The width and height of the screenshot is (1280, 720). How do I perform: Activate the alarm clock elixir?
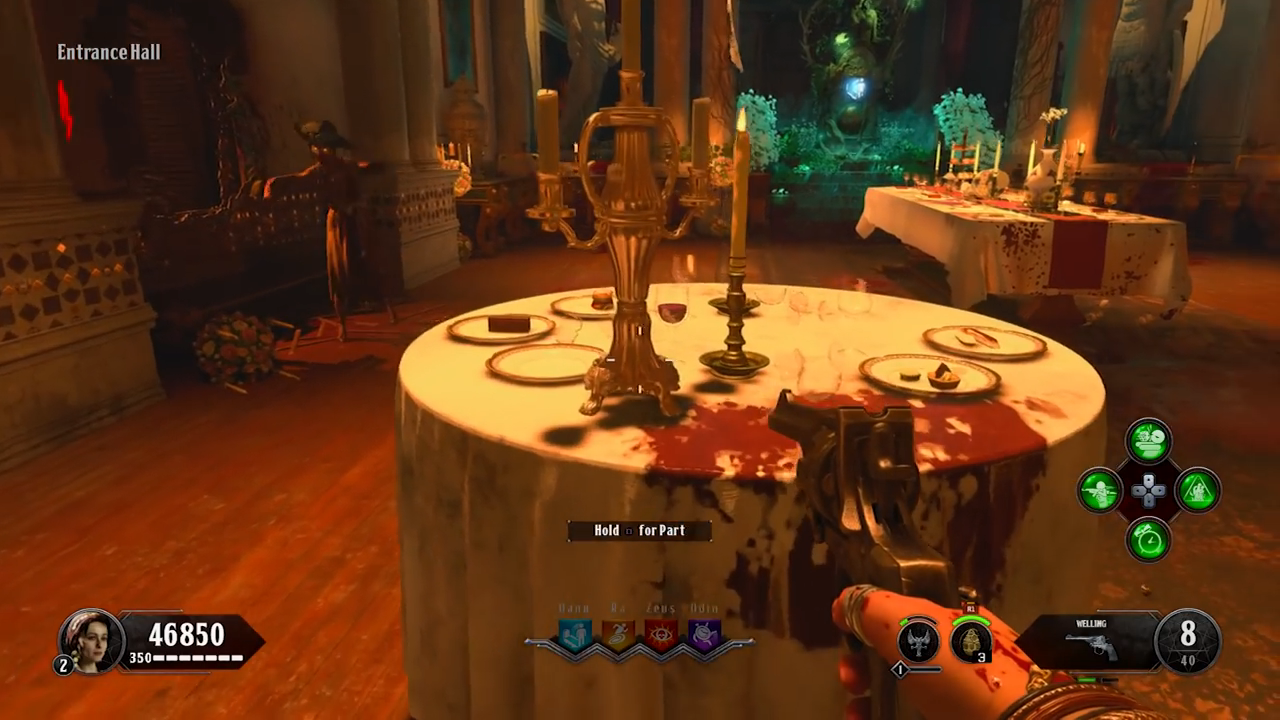[x=1149, y=540]
